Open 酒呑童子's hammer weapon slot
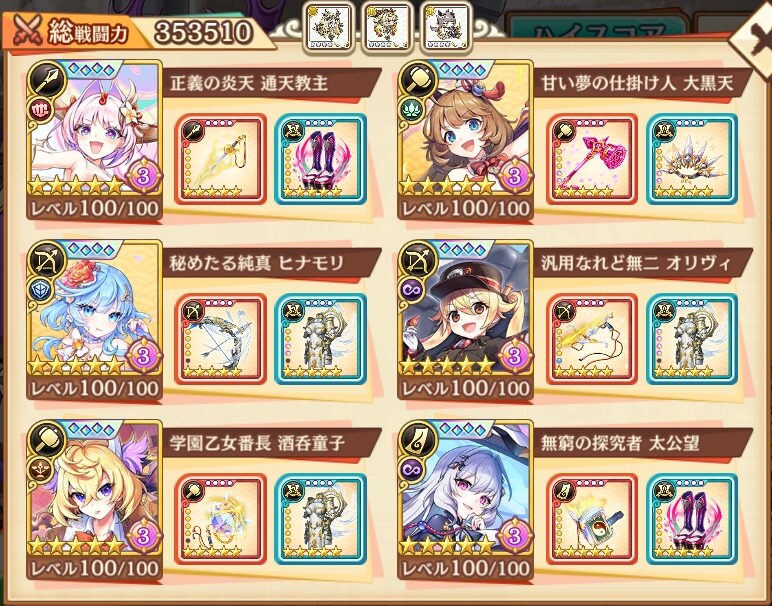The width and height of the screenshot is (772, 606). click(x=222, y=520)
